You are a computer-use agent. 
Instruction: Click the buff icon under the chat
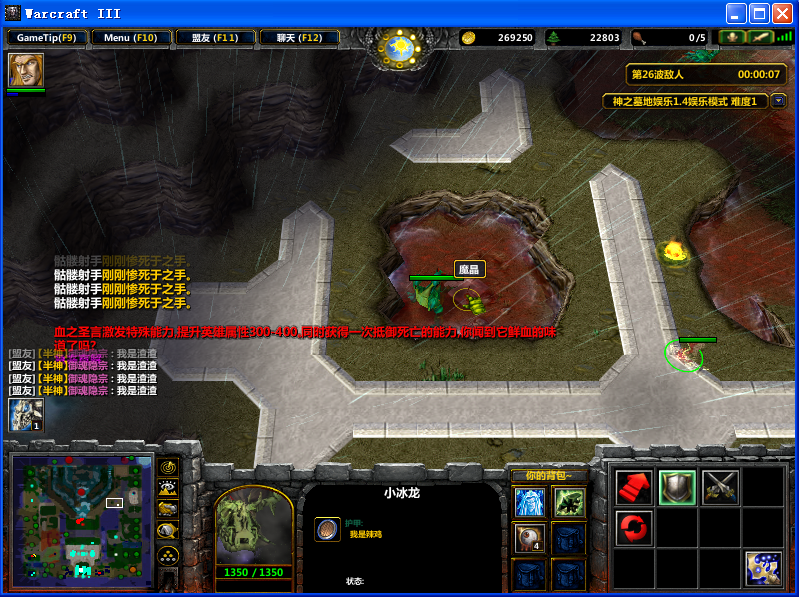[x=26, y=415]
